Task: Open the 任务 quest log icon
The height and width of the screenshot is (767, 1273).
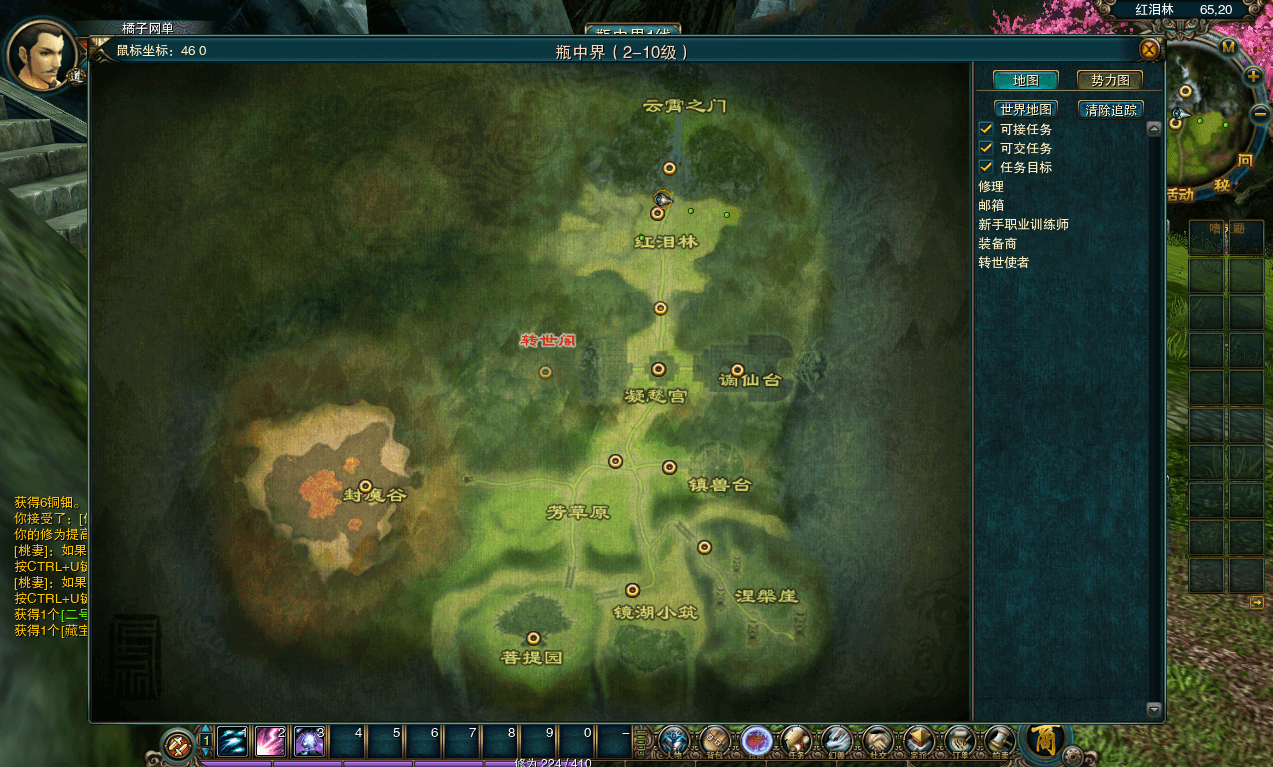Action: point(796,741)
